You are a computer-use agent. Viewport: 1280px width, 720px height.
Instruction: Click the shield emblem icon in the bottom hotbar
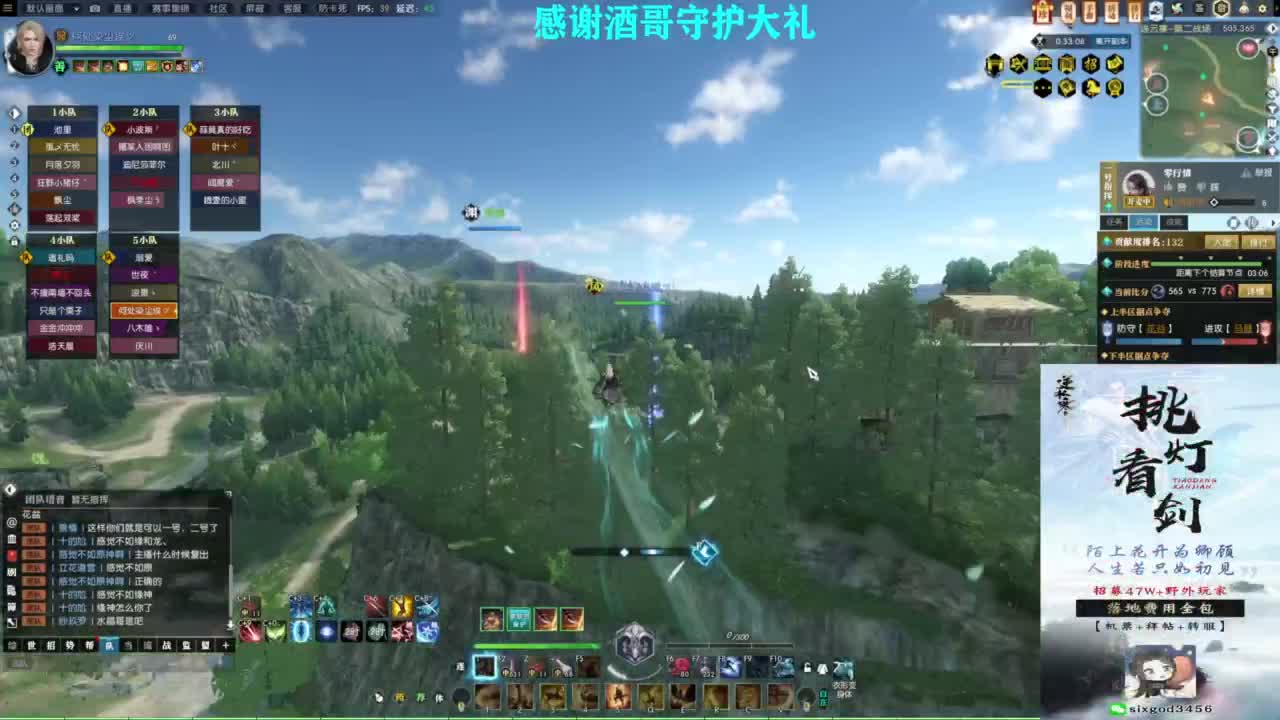coord(636,643)
